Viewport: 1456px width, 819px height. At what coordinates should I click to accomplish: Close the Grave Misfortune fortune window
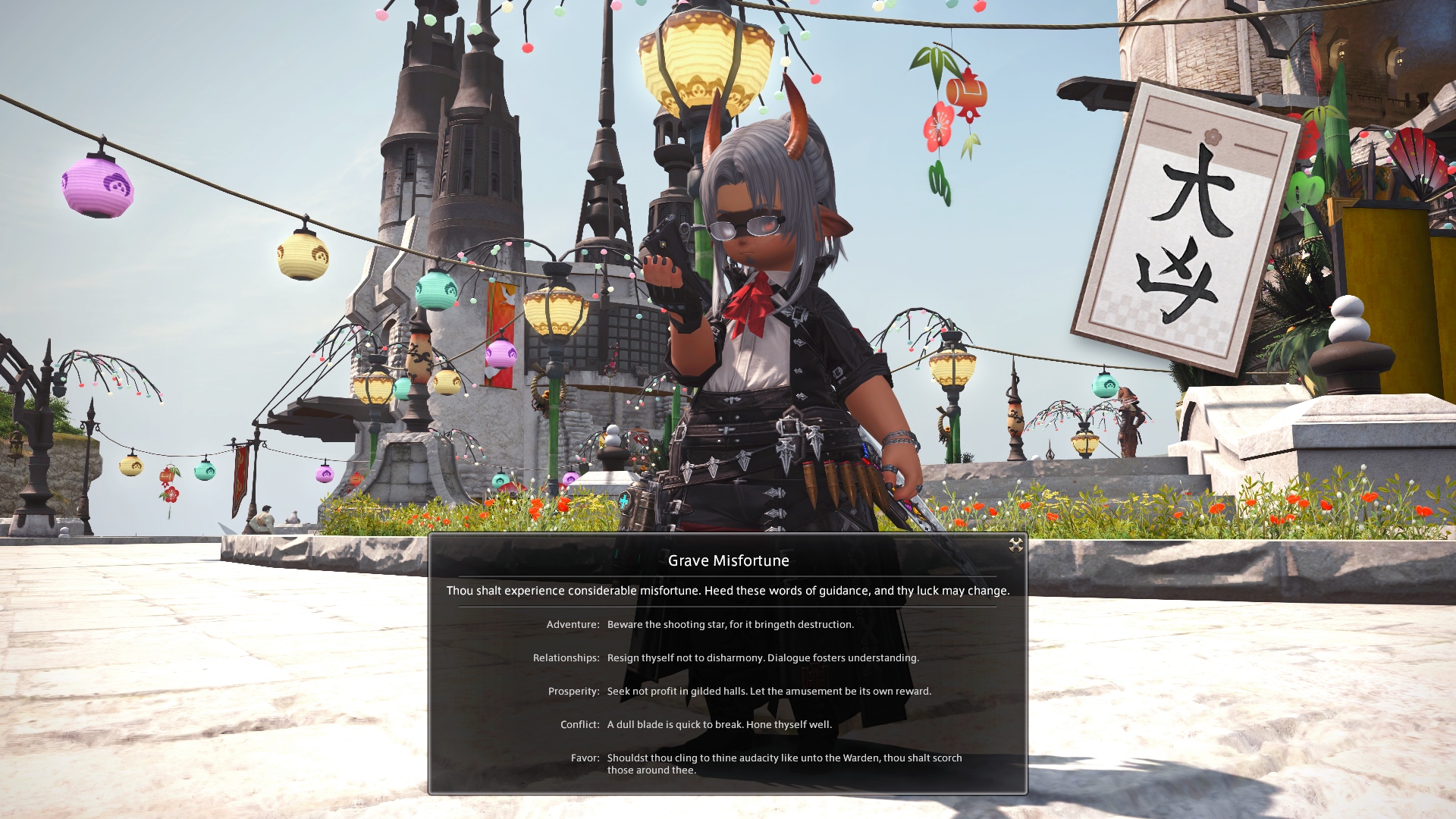pyautogui.click(x=1016, y=545)
